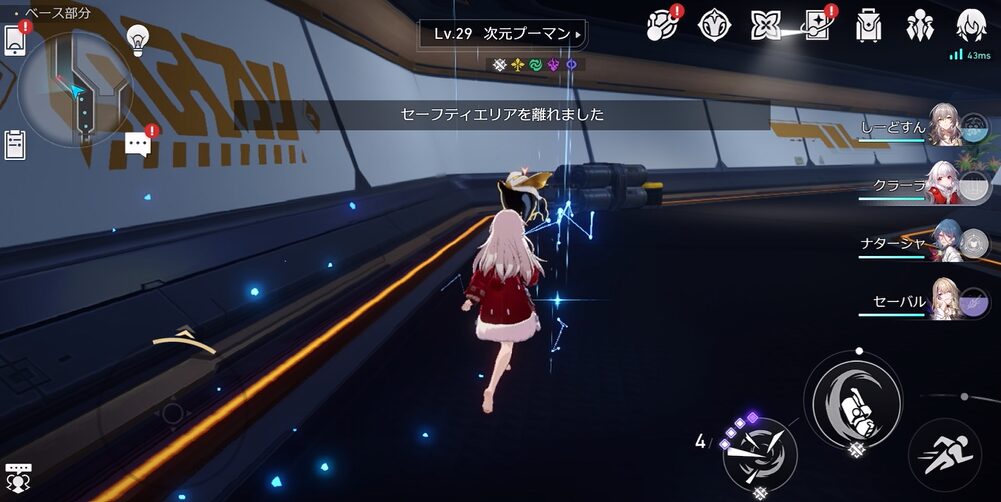Click the orbit-nodes icon with red alert

tap(662, 25)
